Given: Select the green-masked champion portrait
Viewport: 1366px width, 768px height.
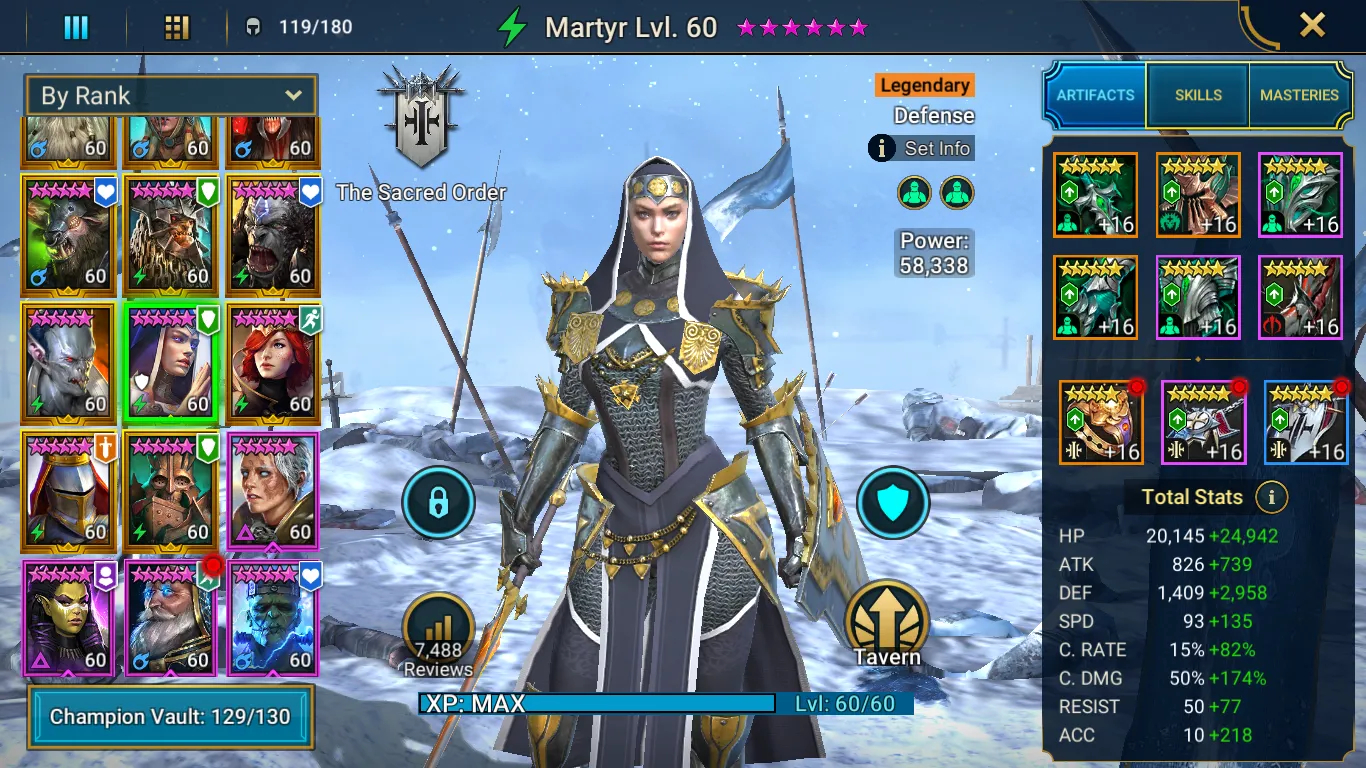Looking at the screenshot, I should pyautogui.click(x=69, y=618).
